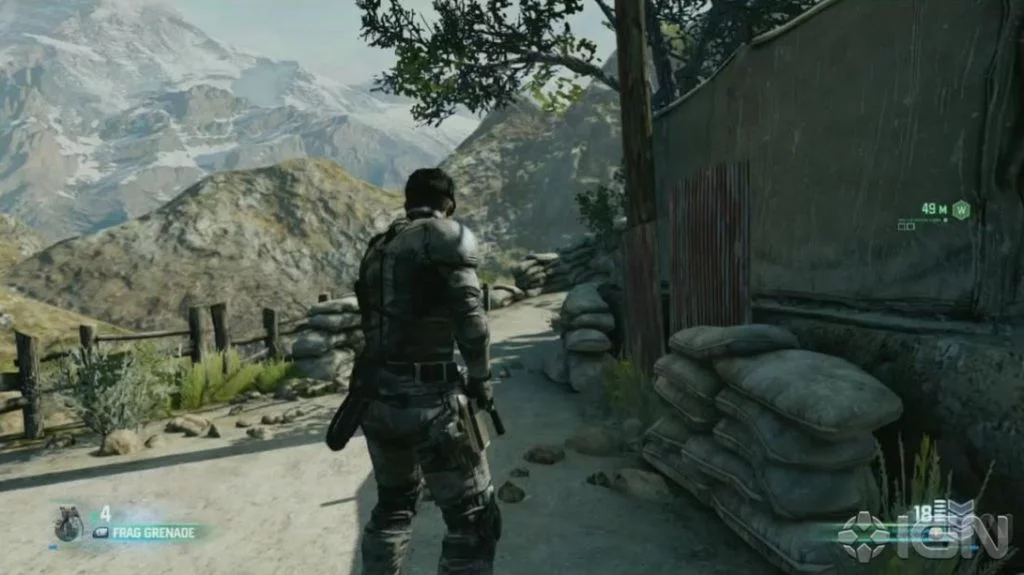Click the green hexagonal waypoint marker
The image size is (1024, 575).
[961, 209]
